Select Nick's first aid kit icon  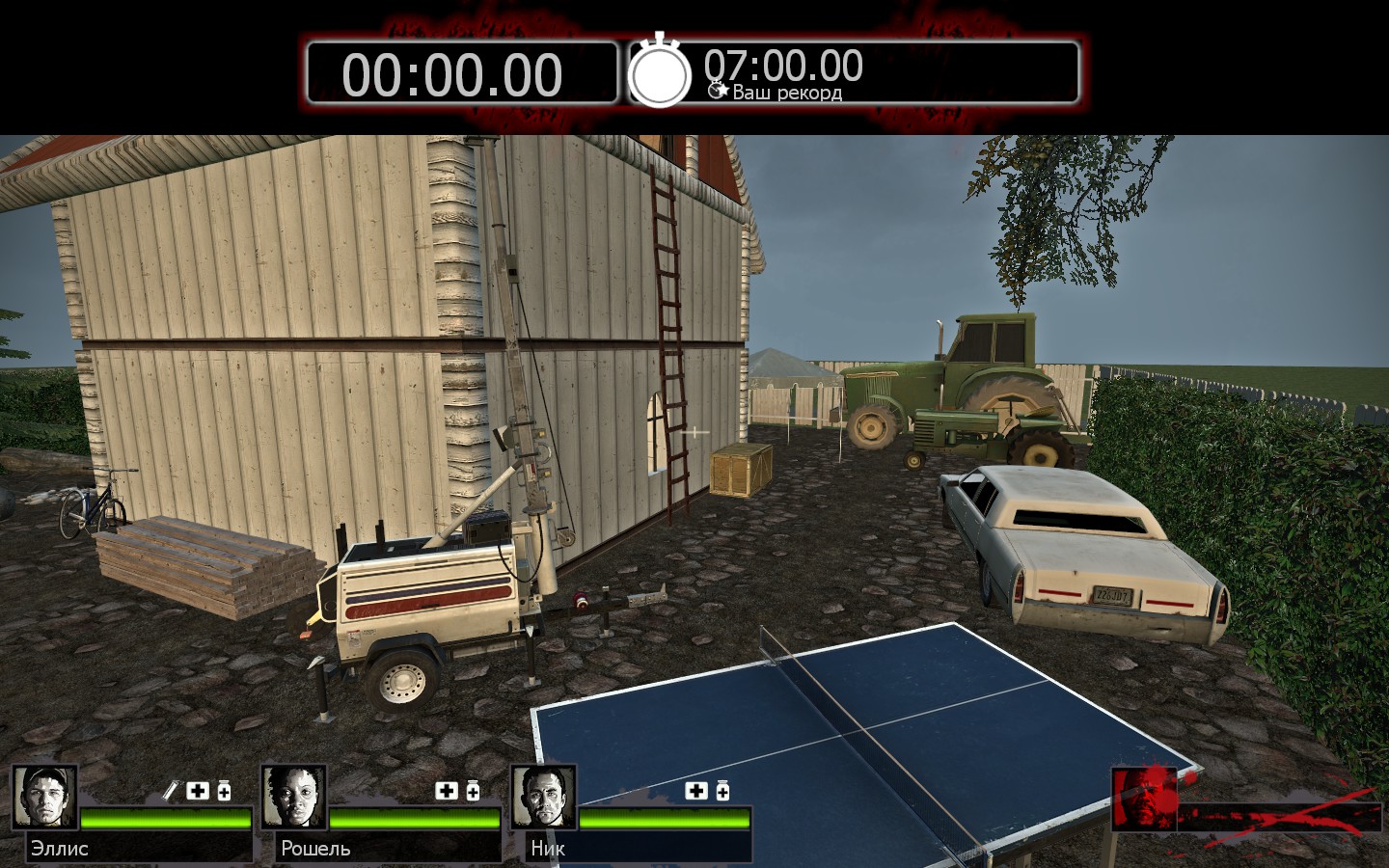click(x=695, y=791)
